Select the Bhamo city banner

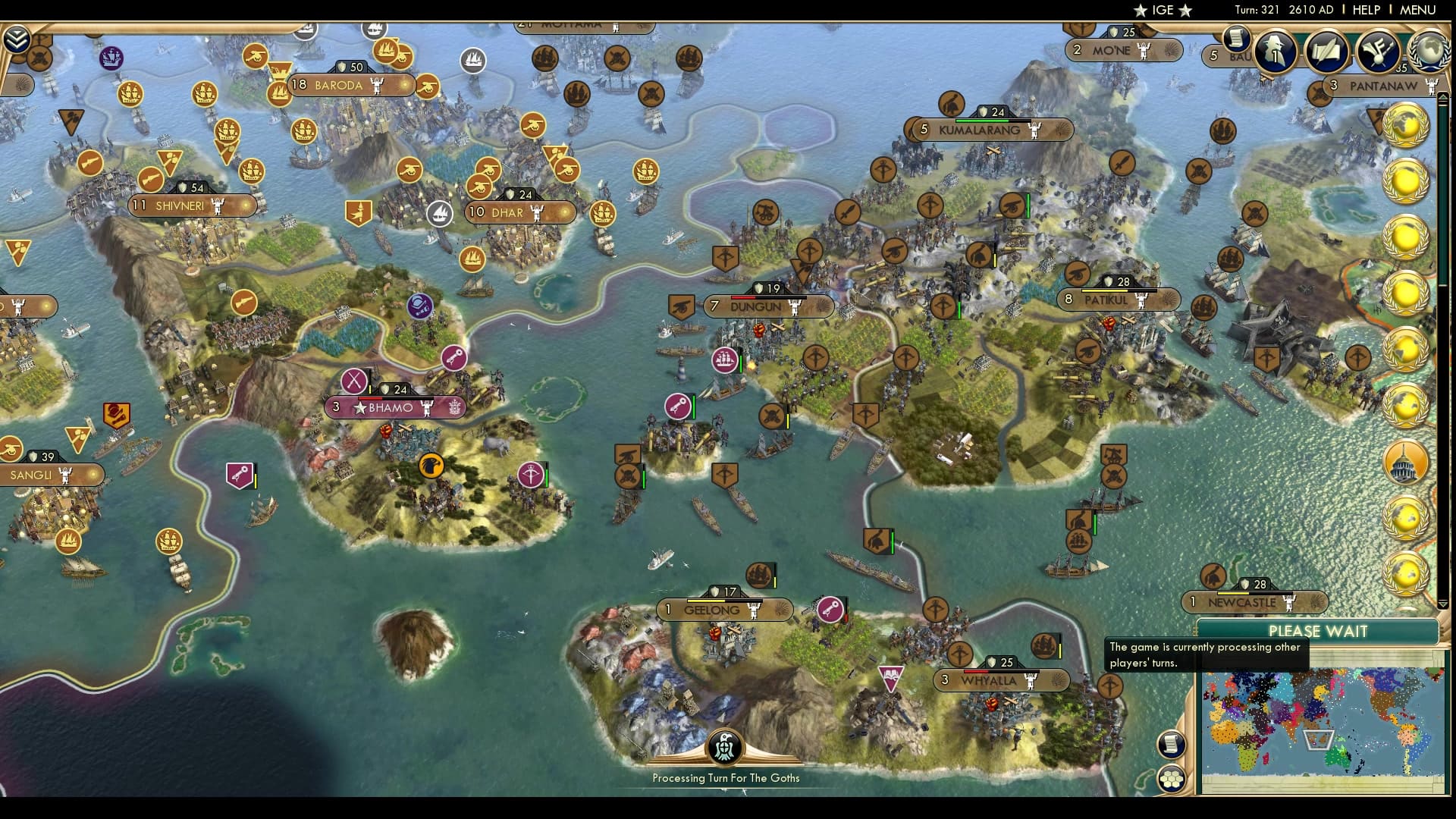(391, 407)
